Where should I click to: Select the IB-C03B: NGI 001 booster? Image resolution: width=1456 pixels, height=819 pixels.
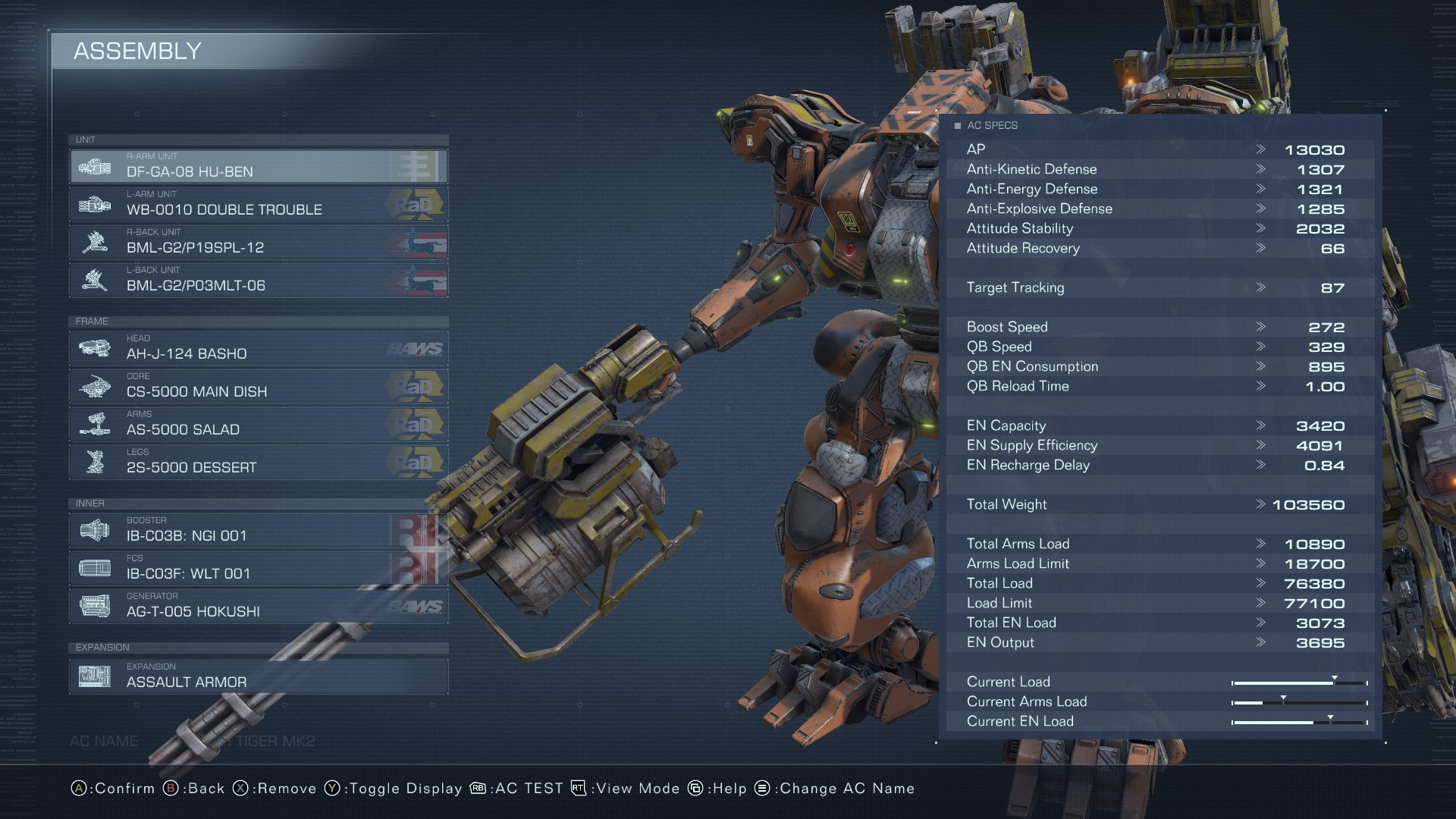pyautogui.click(x=258, y=530)
